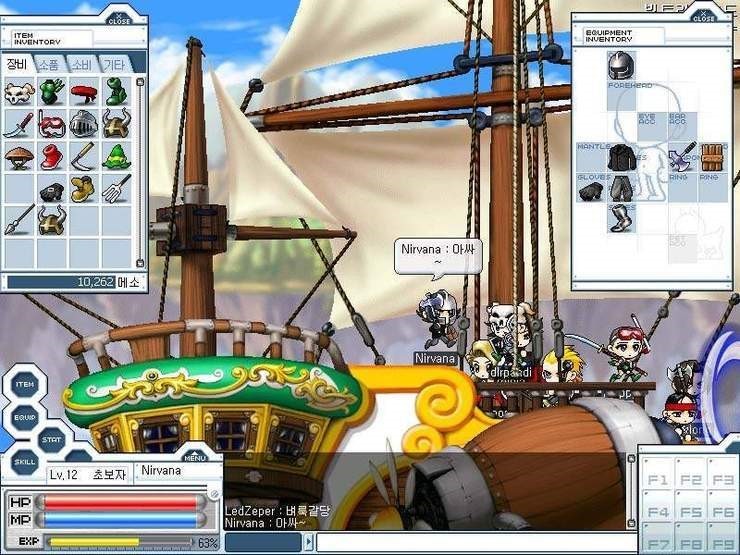Screen dimensions: 740x555
Task: Choose the pitchfork in the inventory
Action: (x=116, y=188)
